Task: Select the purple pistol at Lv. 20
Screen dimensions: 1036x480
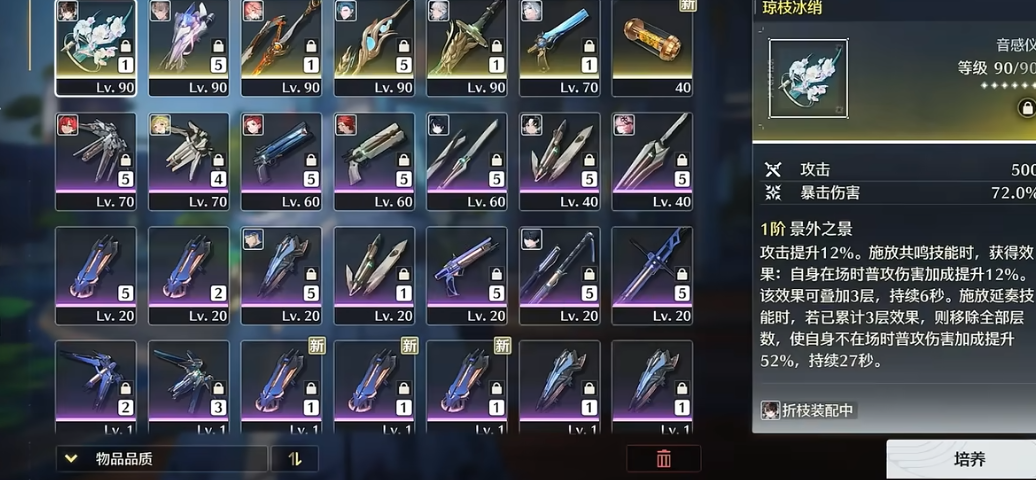Action: pos(467,273)
